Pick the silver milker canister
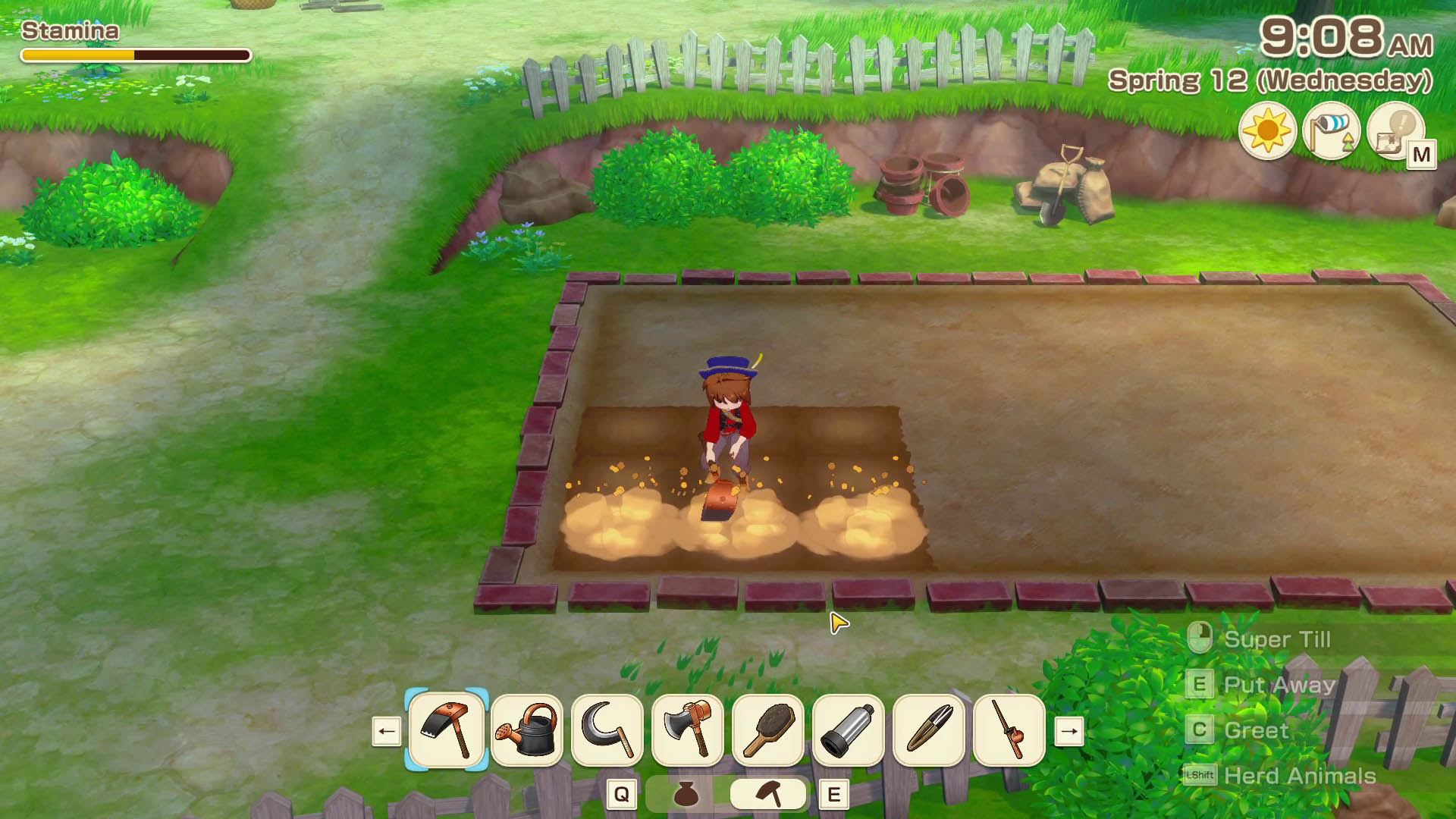 pyautogui.click(x=849, y=730)
